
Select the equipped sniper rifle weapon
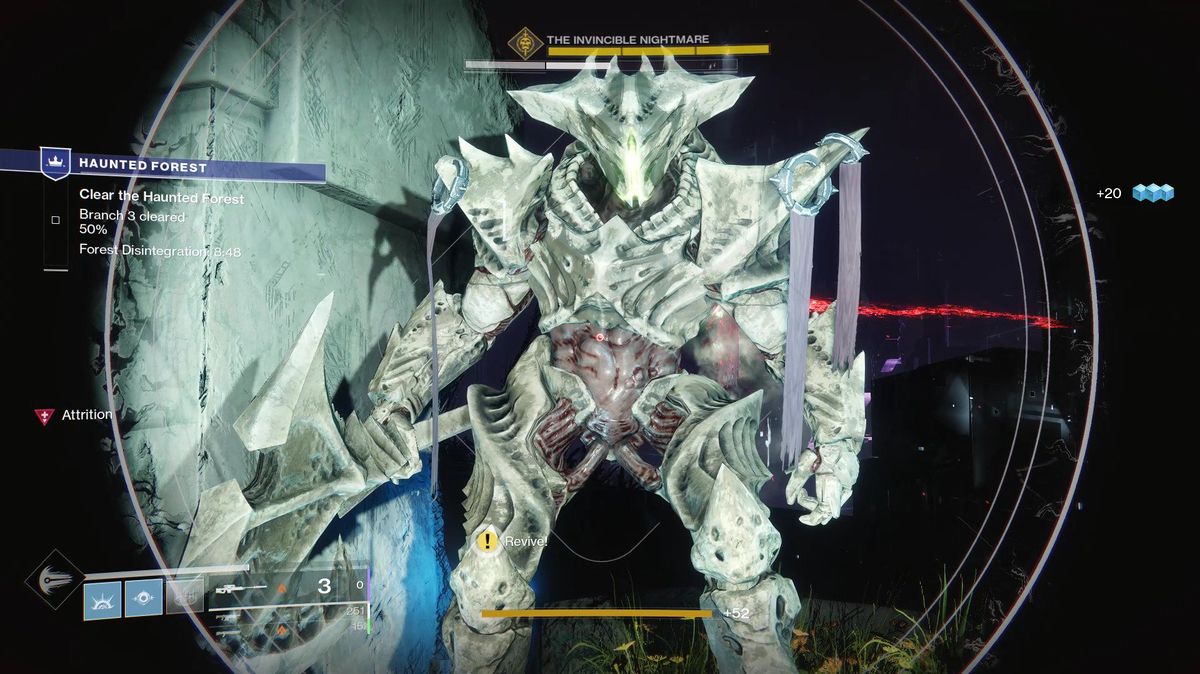(x=240, y=588)
